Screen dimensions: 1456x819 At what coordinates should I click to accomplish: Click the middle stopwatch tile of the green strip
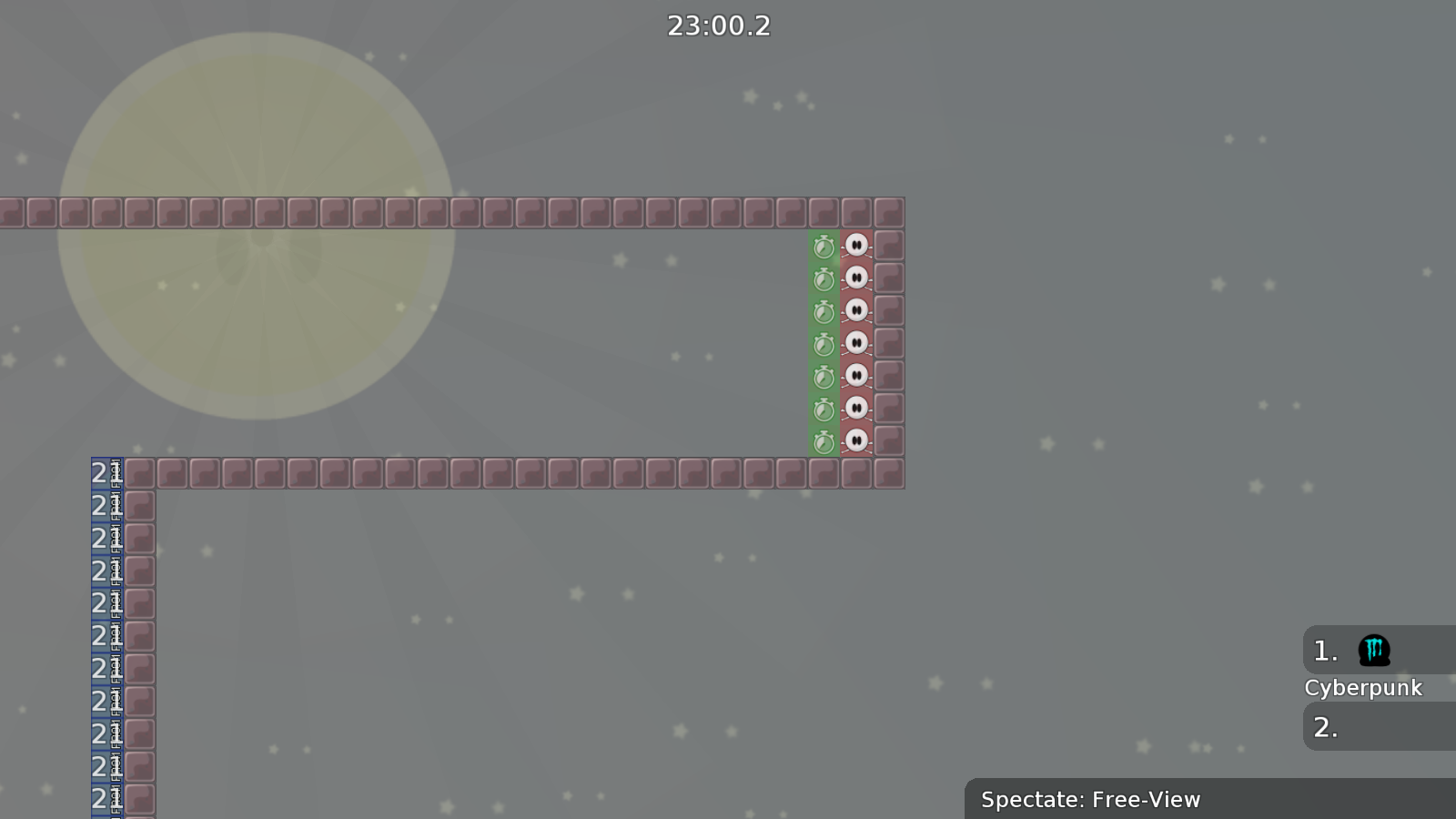(824, 344)
